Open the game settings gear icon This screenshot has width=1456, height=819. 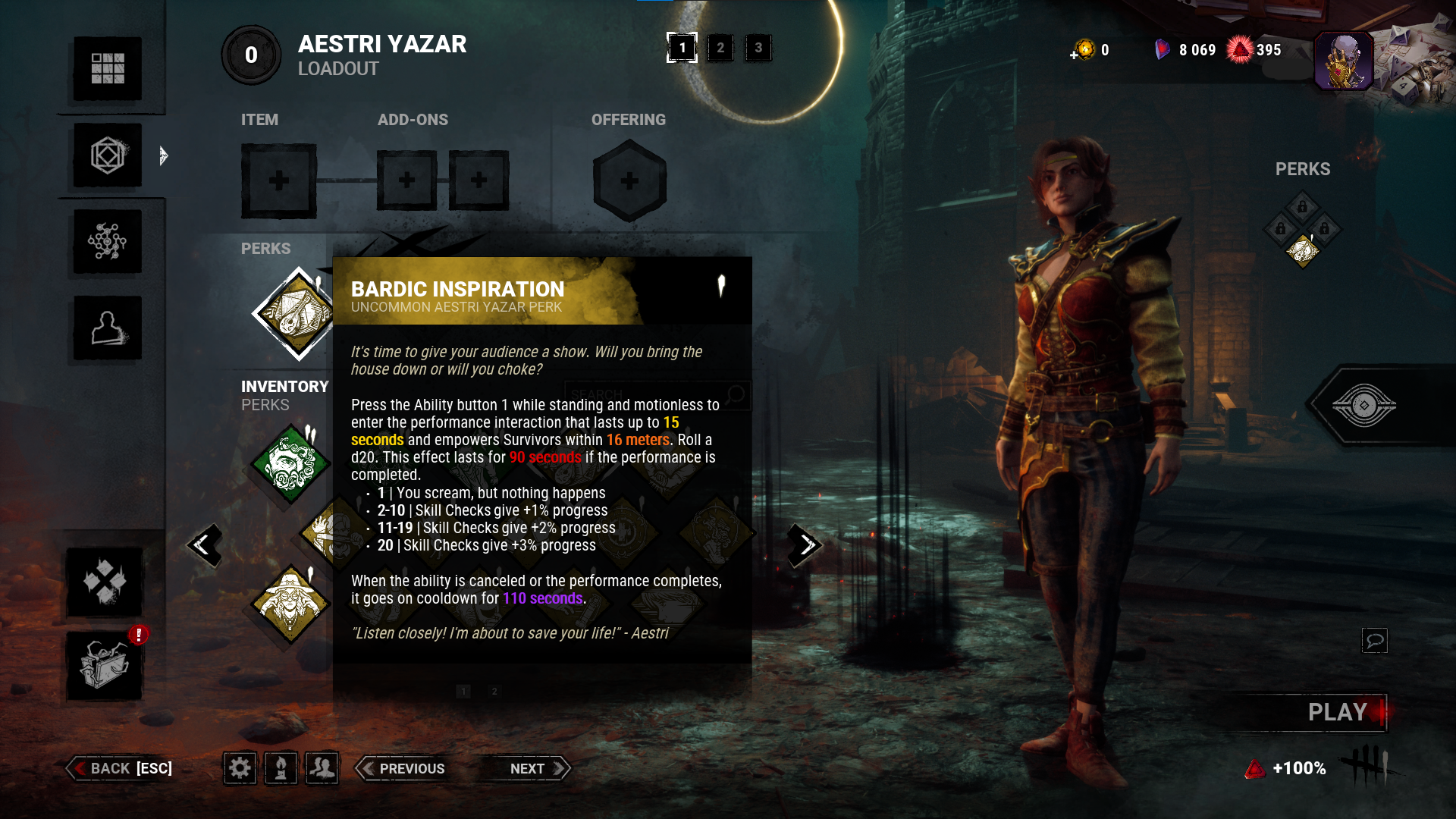[x=240, y=767]
